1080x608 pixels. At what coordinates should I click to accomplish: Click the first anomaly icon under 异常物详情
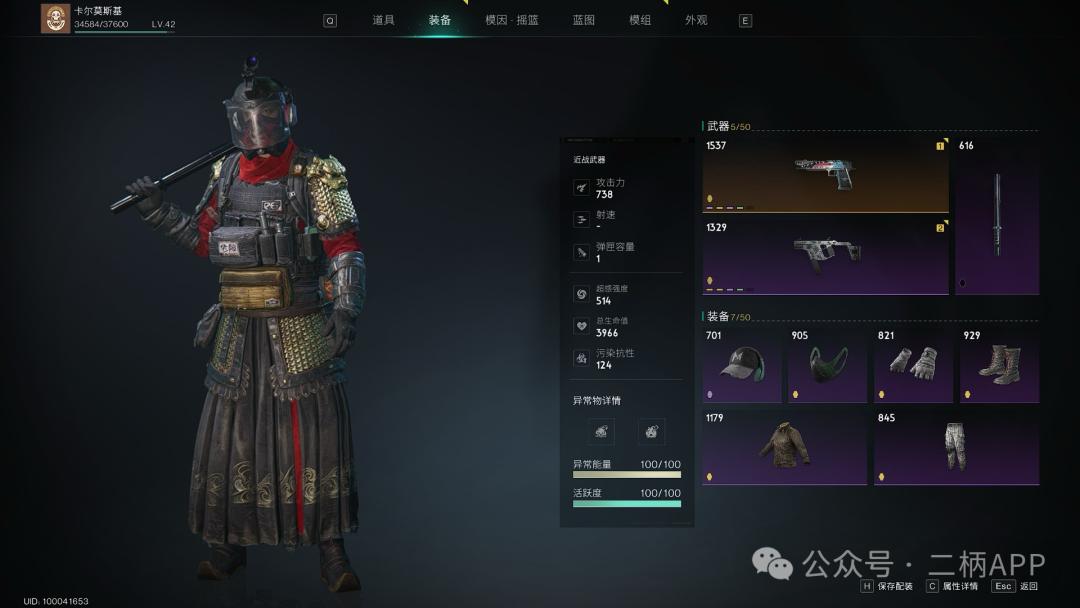point(601,431)
